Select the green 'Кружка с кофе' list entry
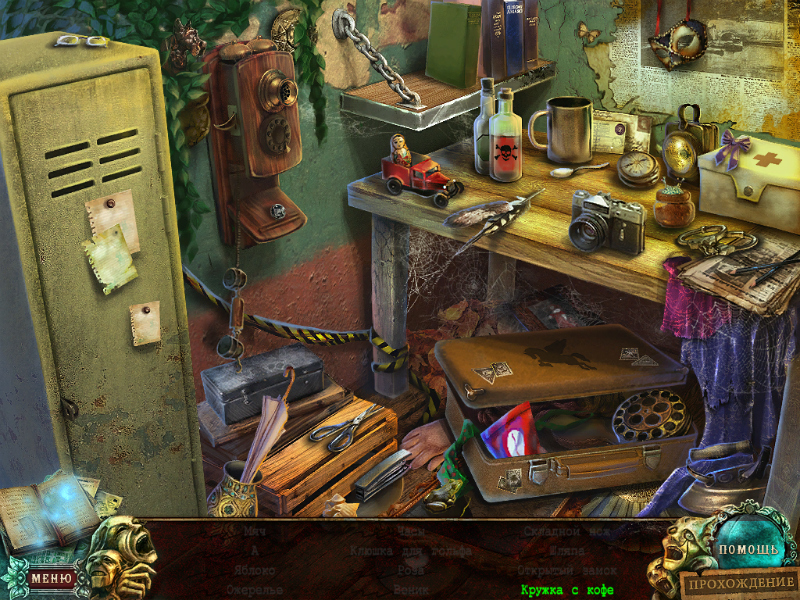 click(x=566, y=590)
